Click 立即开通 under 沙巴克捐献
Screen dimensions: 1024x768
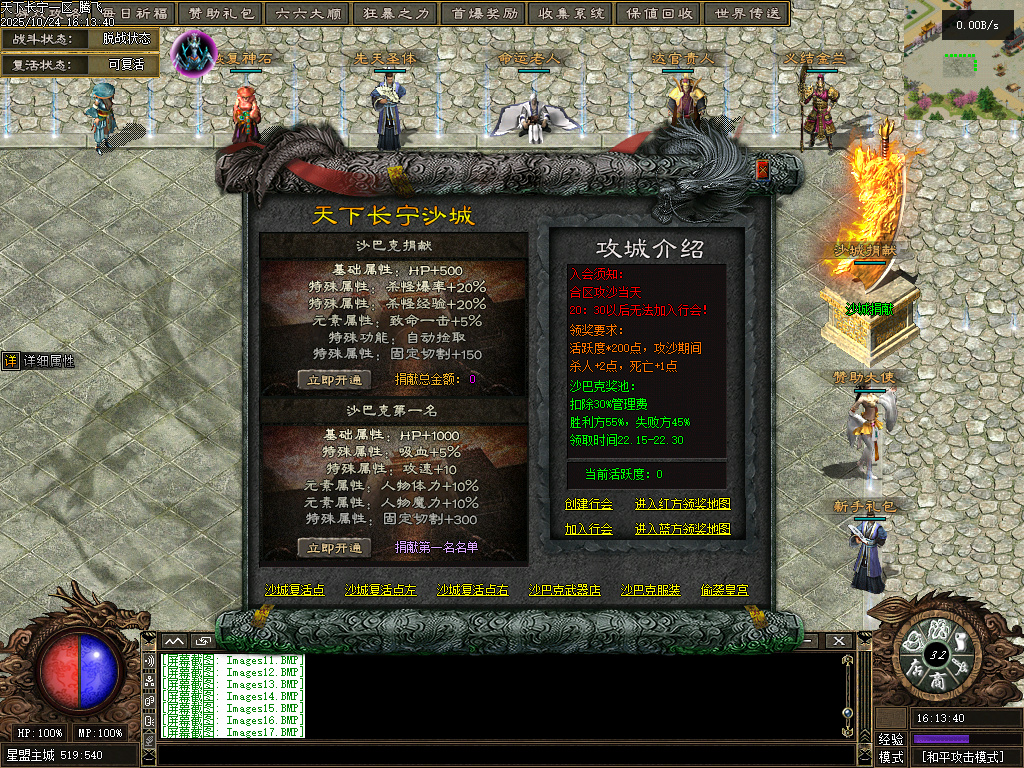click(x=334, y=380)
